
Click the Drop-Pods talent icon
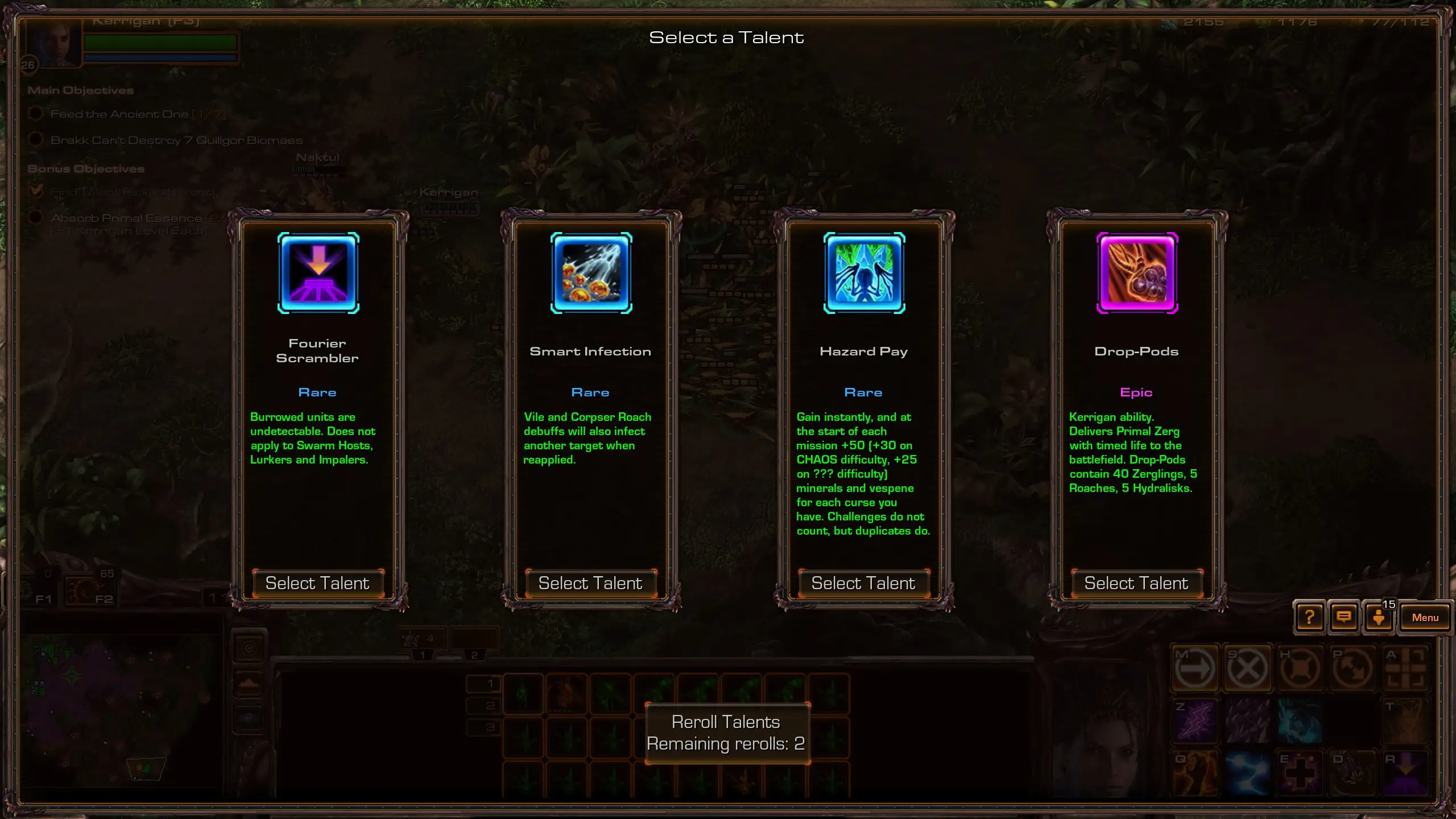click(x=1137, y=273)
